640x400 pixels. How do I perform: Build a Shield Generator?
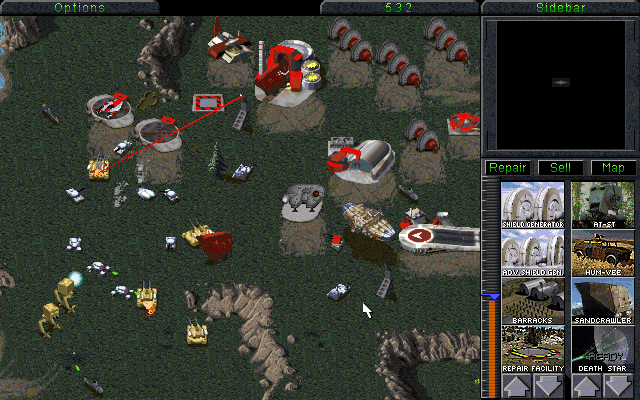532,205
